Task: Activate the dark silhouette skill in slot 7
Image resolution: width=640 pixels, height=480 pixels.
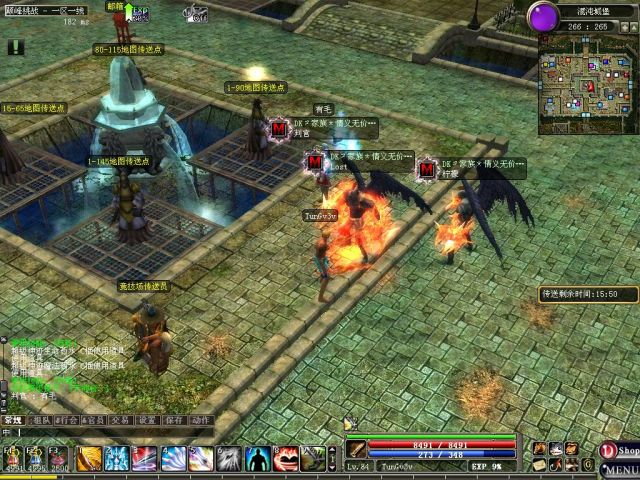Action: (x=257, y=458)
